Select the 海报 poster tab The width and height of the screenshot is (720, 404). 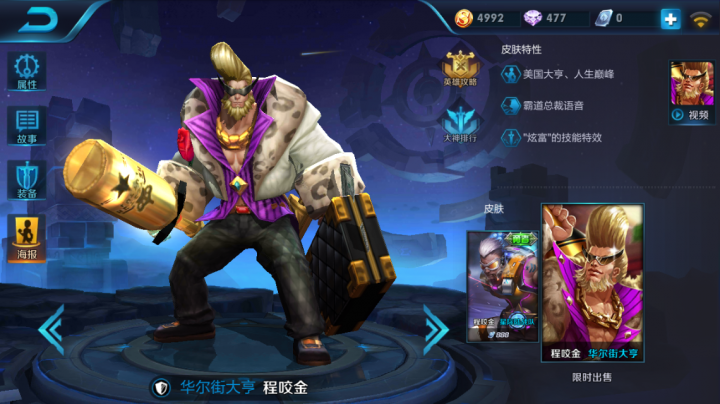pos(27,238)
